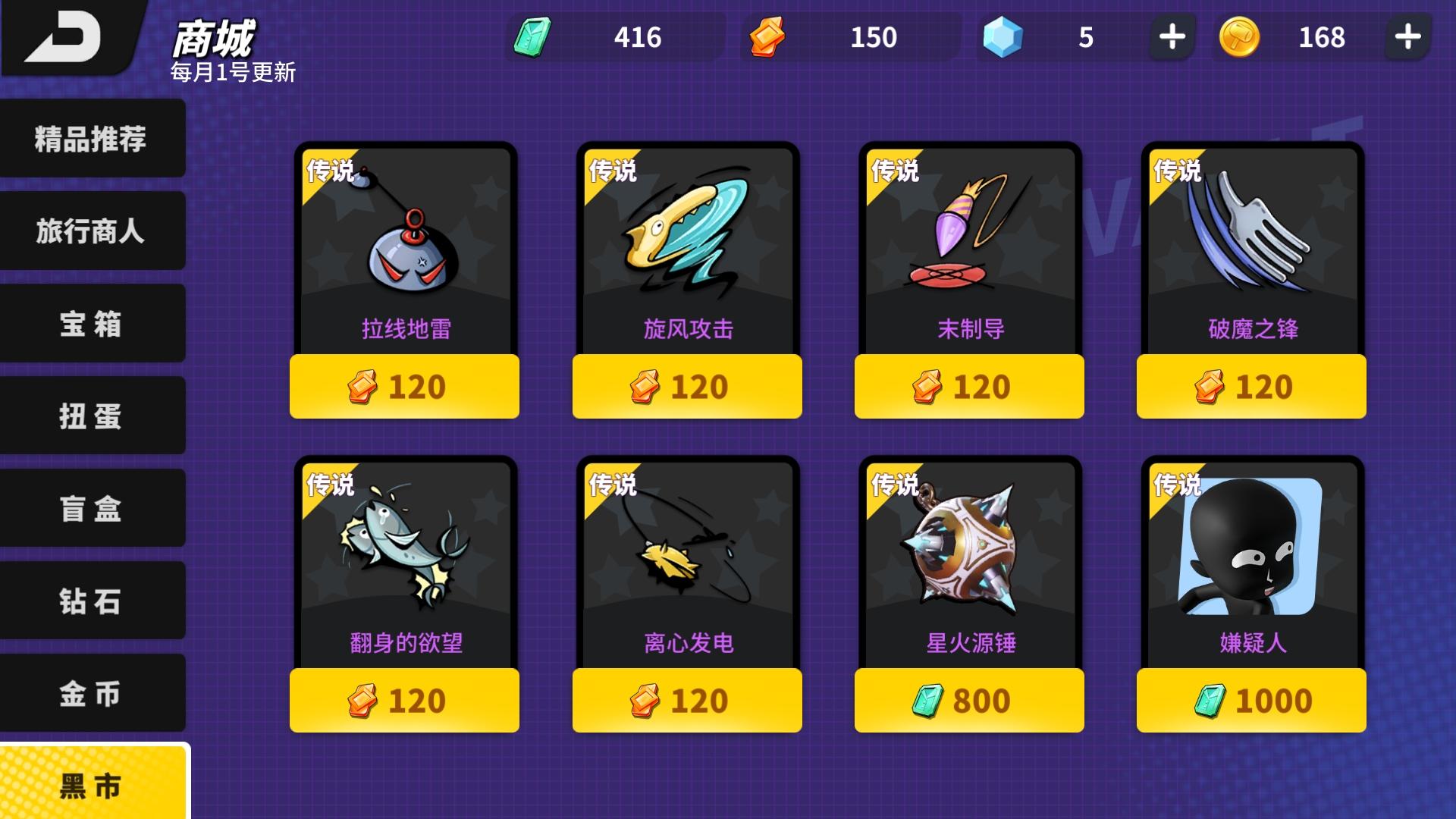The image size is (1456, 819).
Task: Click the plus button next to diamonds
Action: [1172, 36]
